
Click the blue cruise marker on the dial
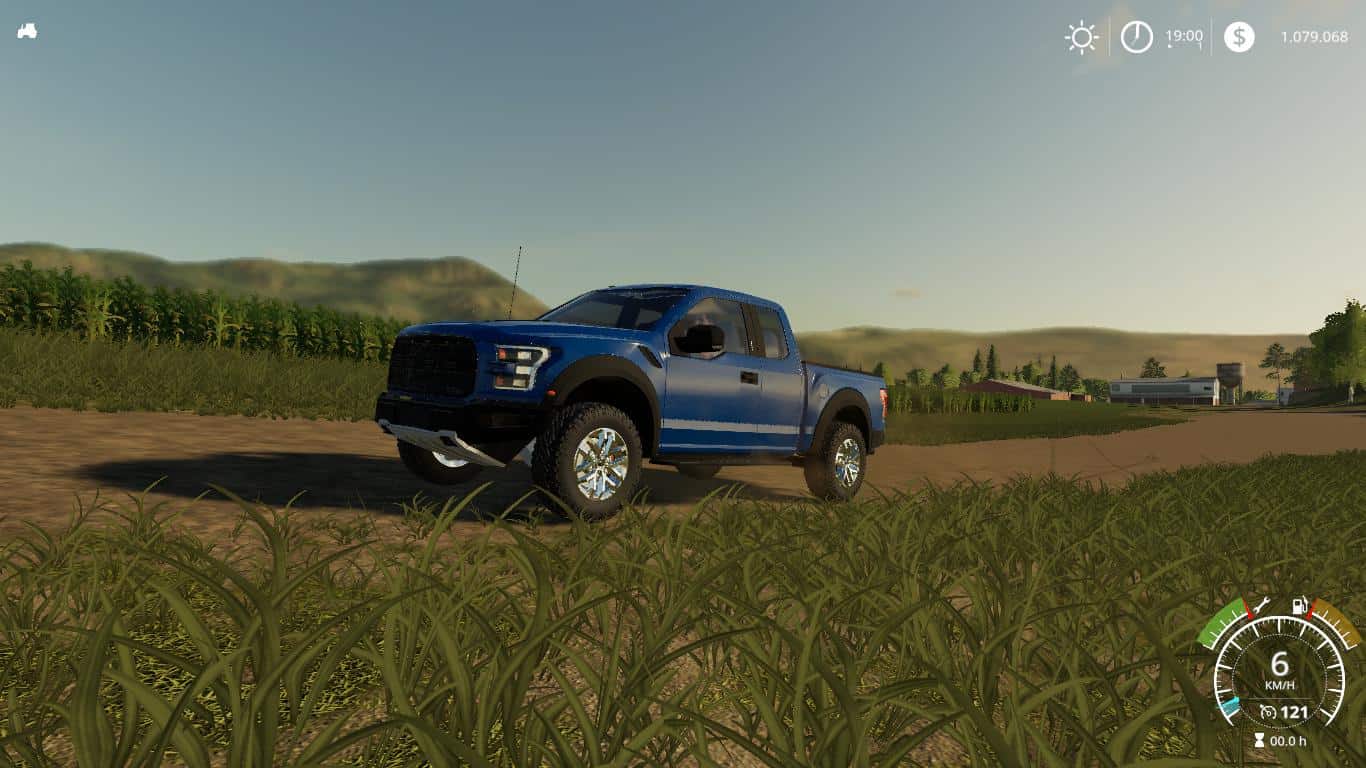pos(1232,703)
